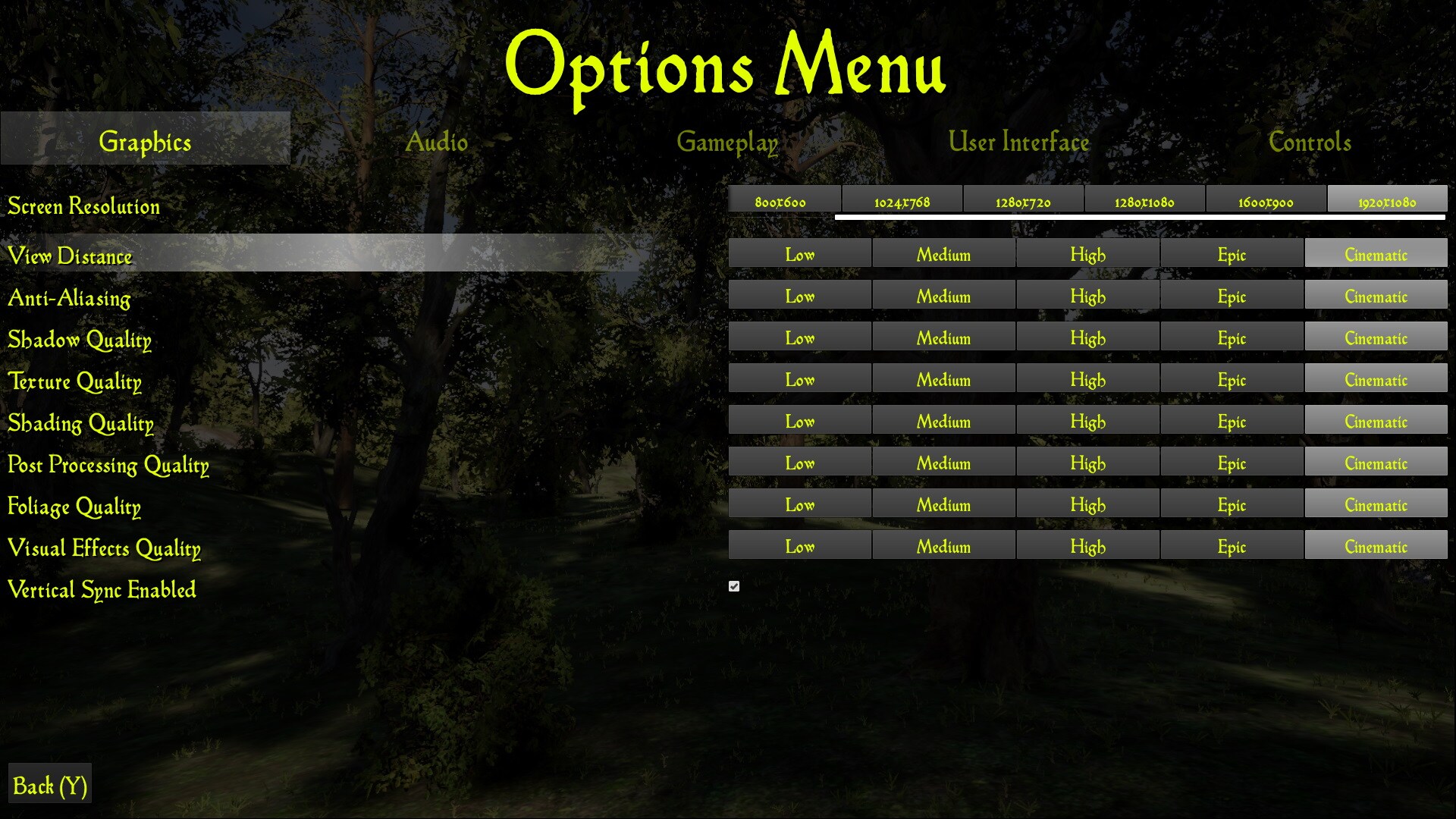Viewport: 1456px width, 819px height.
Task: Select the 1600x900 resolution
Action: 1266,201
